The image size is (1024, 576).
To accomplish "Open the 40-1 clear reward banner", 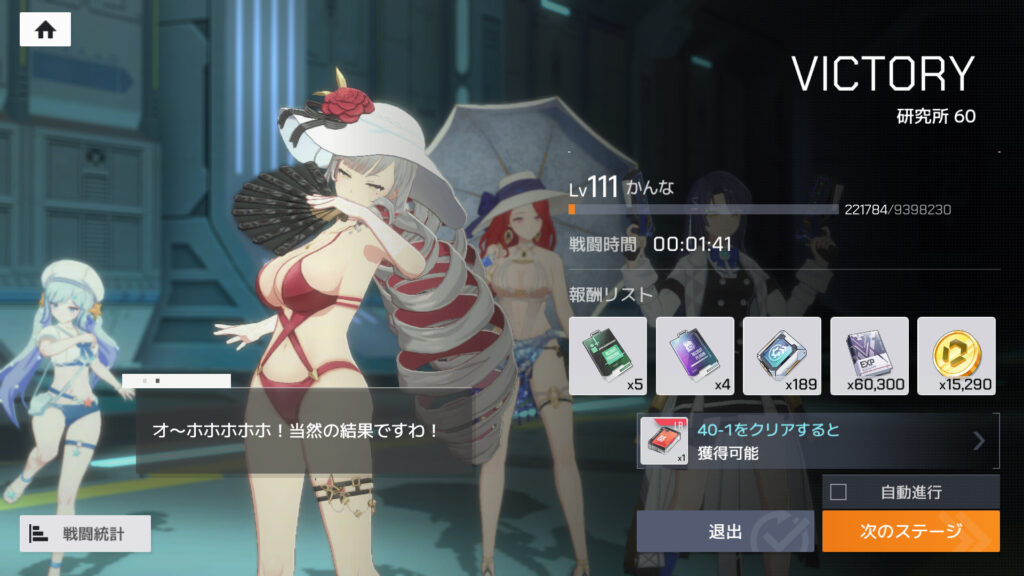I will (818, 441).
